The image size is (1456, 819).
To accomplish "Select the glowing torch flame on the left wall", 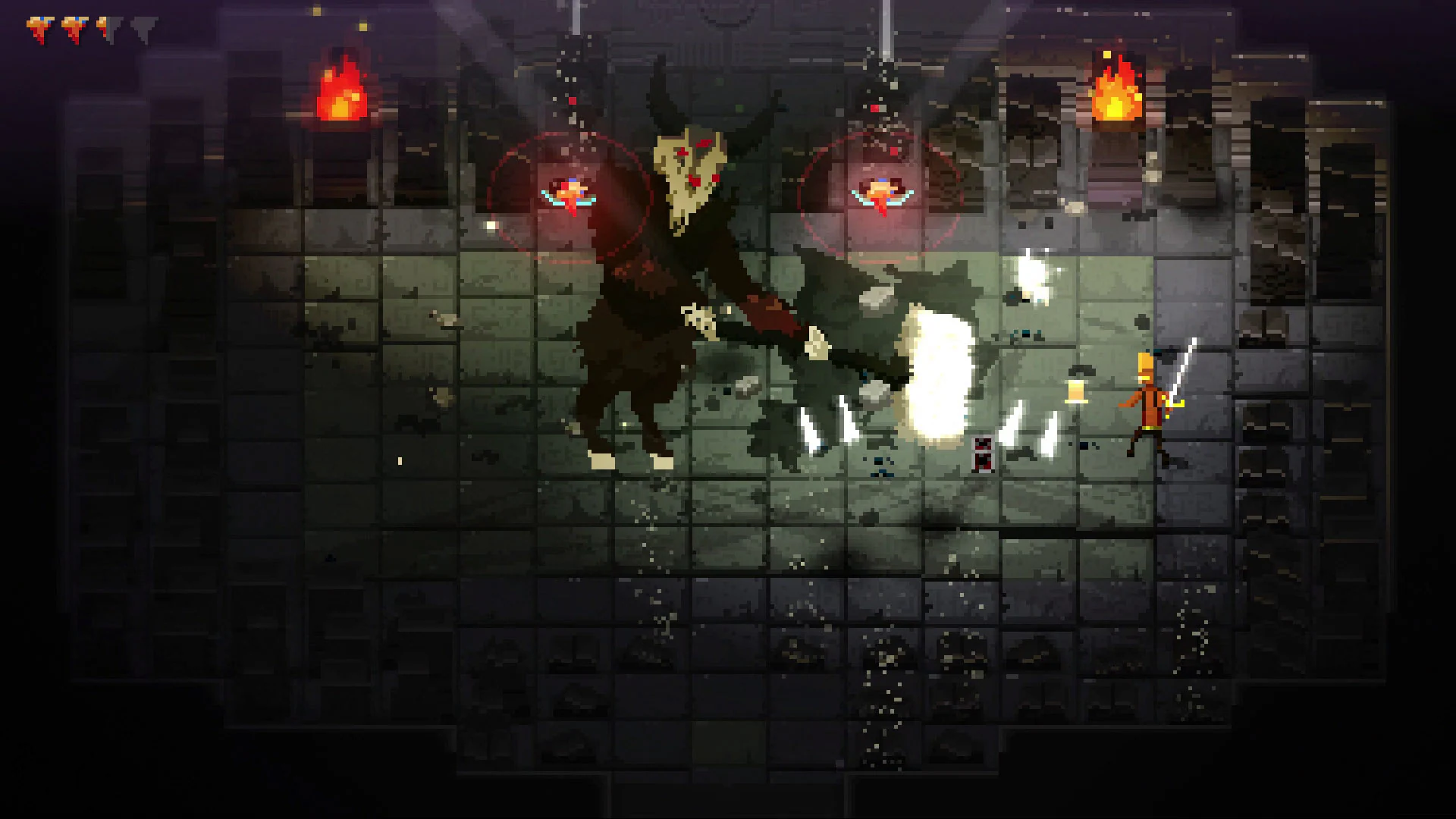I will [341, 91].
